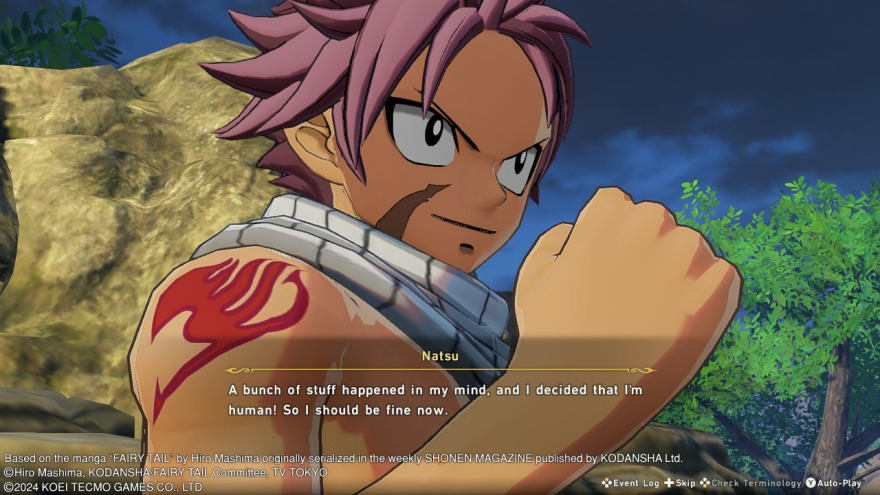Toggle Auto-Play for the dialogue
Screen dimensions: 880x495
[x=833, y=483]
